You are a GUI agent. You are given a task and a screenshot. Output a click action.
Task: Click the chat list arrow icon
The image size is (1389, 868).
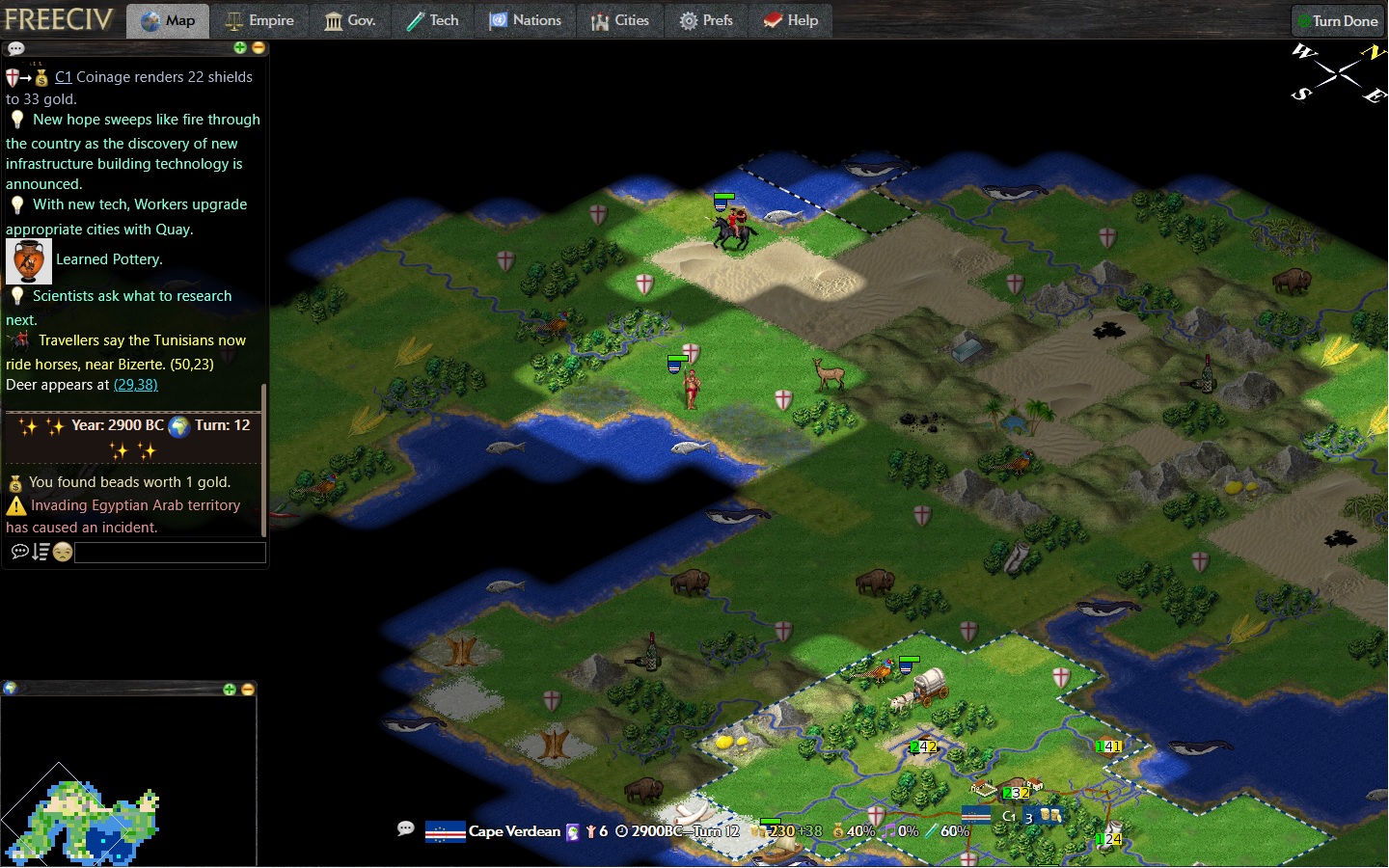point(41,552)
